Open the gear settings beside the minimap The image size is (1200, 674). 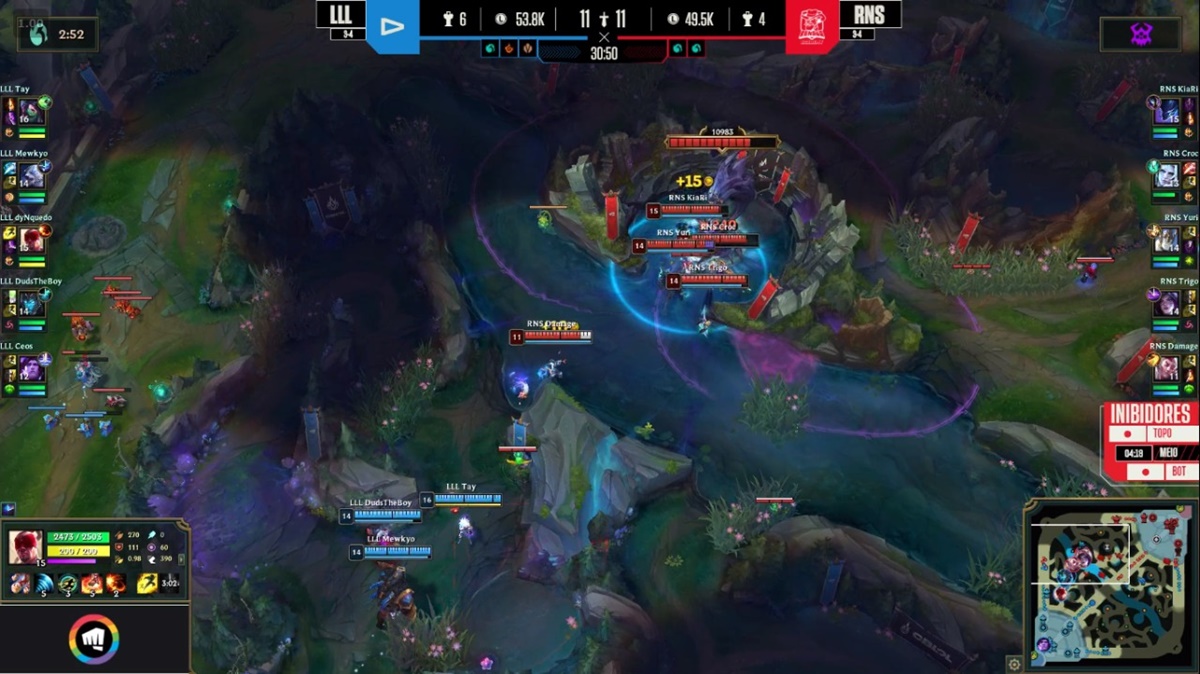tap(1014, 663)
